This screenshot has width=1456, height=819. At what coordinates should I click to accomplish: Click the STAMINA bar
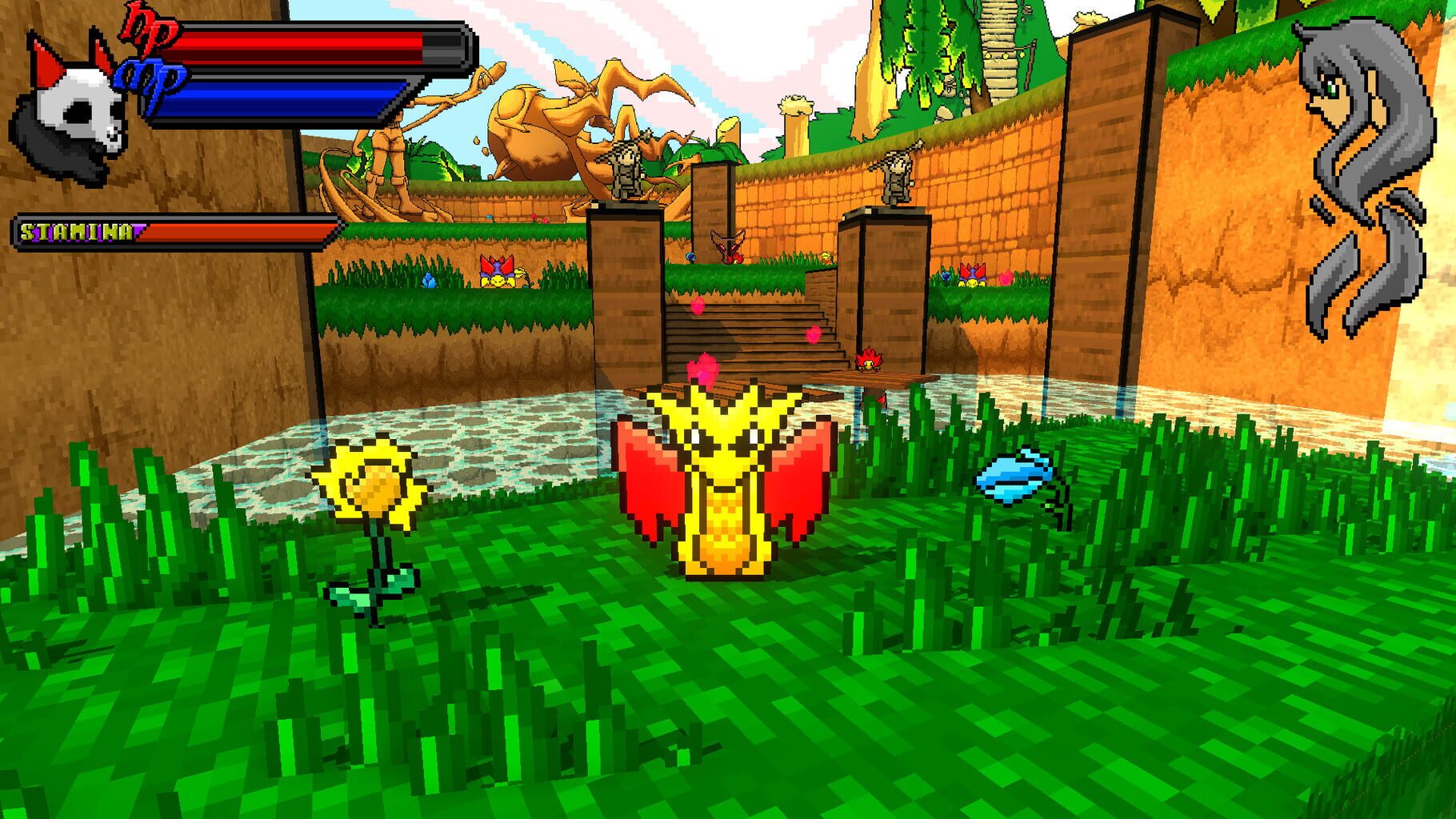pyautogui.click(x=172, y=232)
